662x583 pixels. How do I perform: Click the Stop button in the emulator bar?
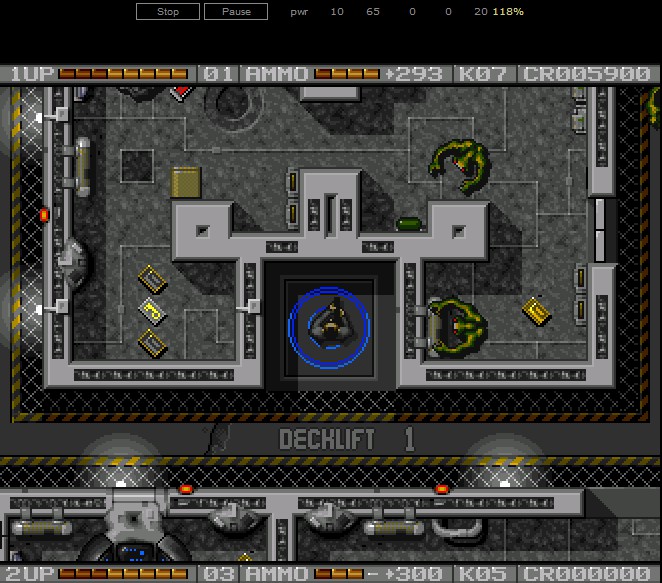168,12
